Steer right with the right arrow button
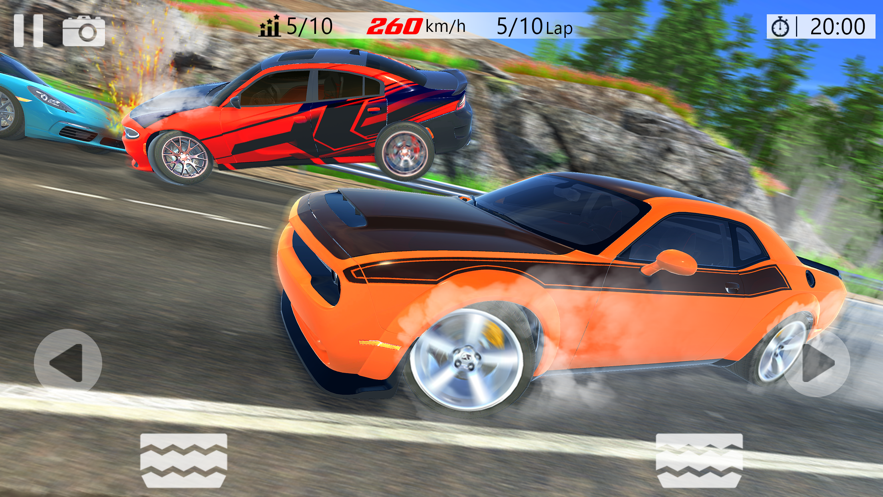The image size is (883, 497). tap(817, 363)
